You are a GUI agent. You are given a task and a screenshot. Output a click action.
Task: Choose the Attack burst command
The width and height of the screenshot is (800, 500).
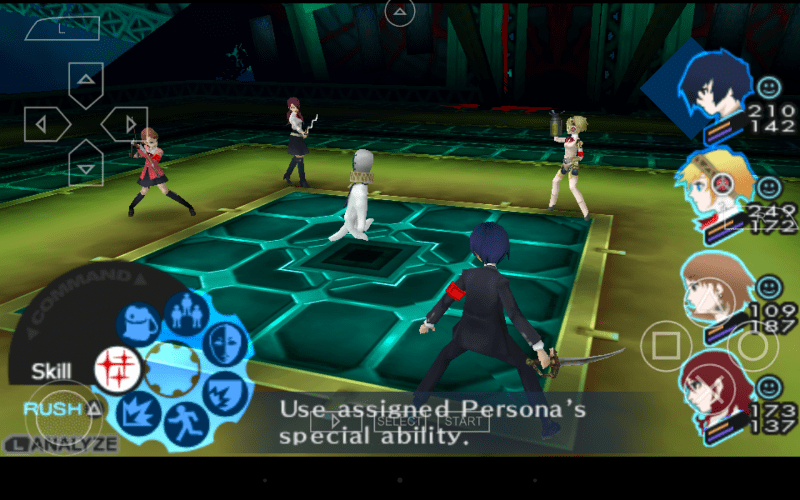[x=137, y=415]
